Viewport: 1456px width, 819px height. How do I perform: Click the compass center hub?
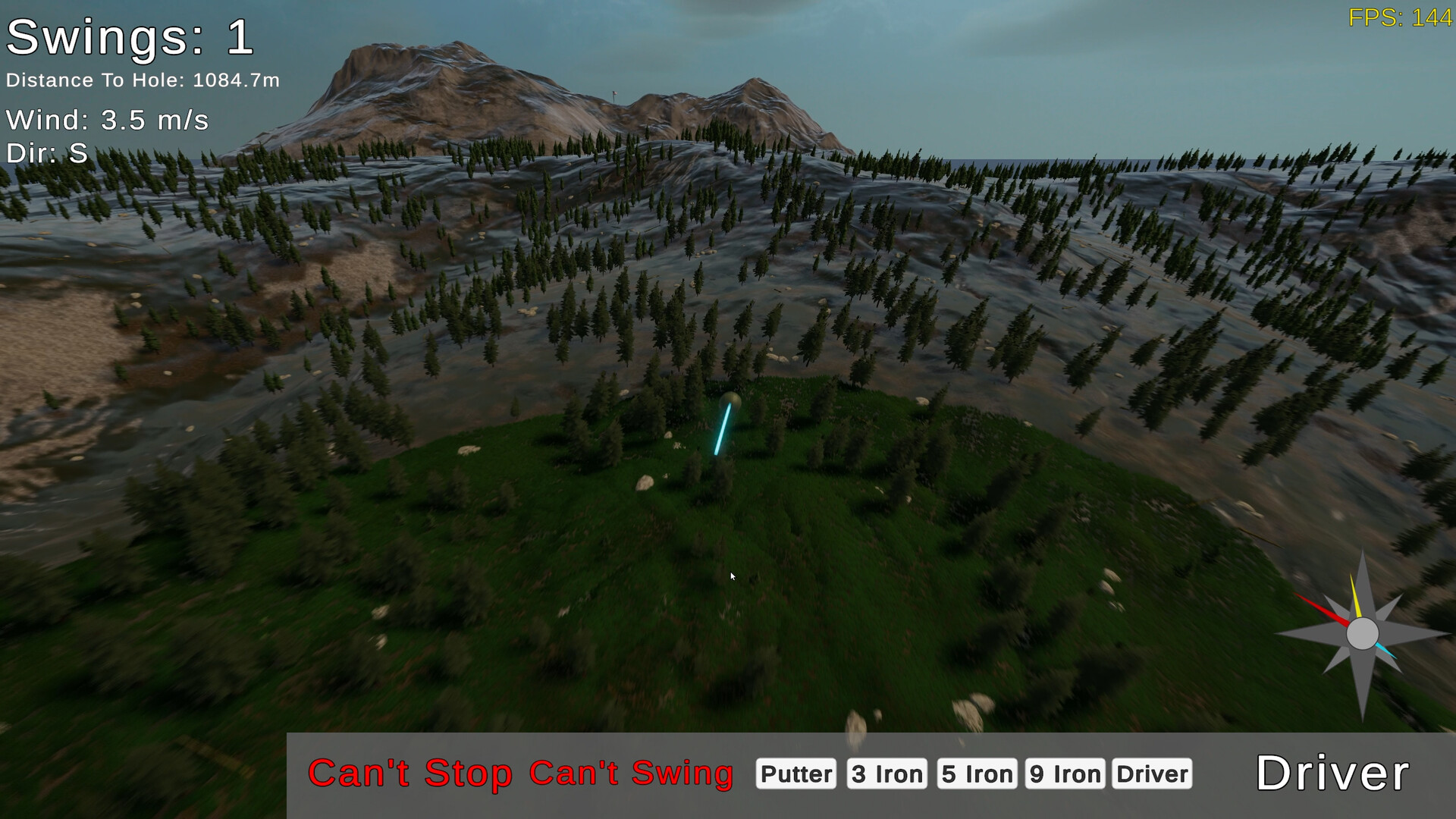click(x=1363, y=634)
